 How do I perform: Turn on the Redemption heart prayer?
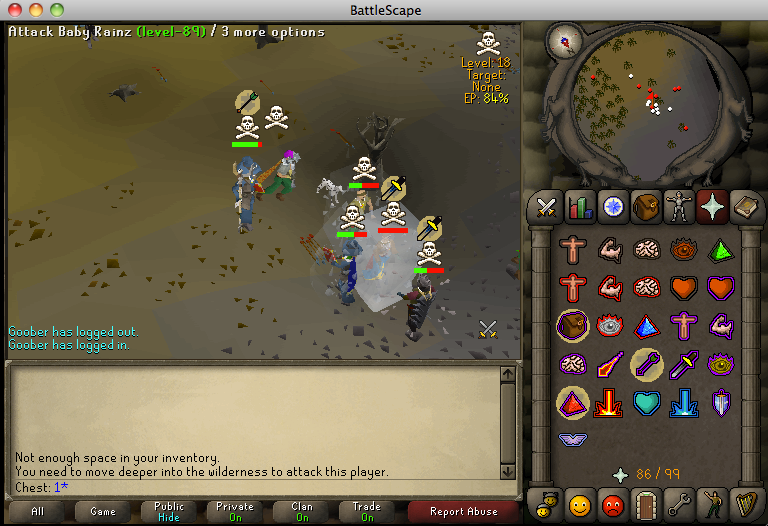click(x=647, y=403)
